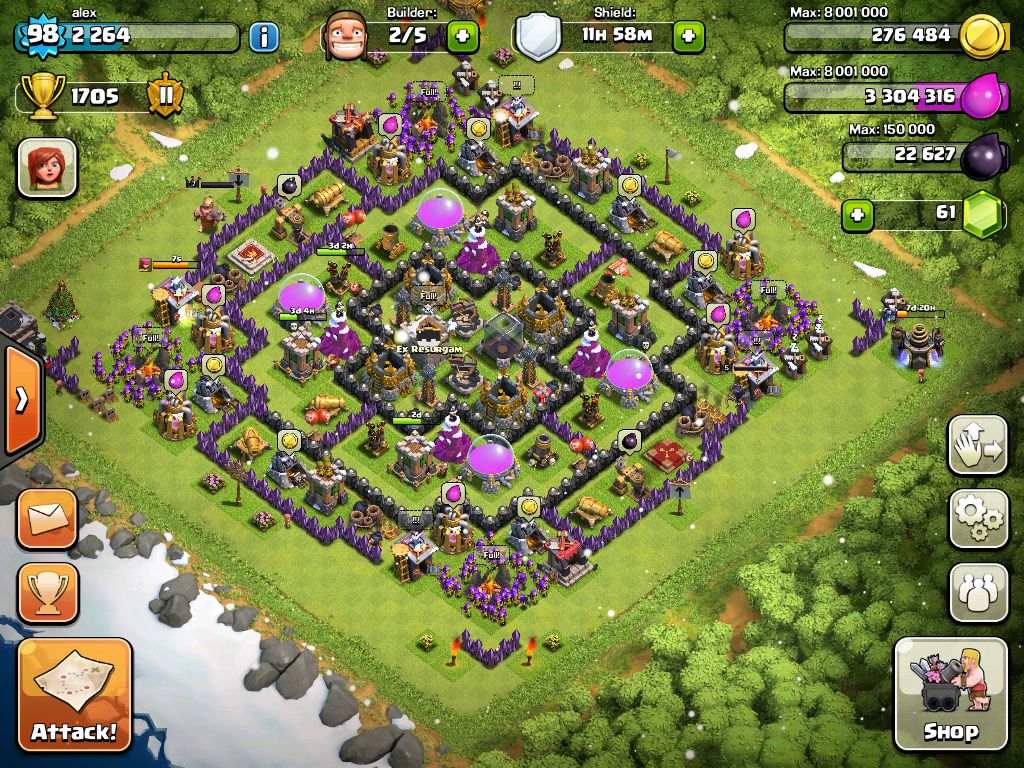1024x768 pixels.
Task: Tap the level 98 experience badge
Action: 42,35
